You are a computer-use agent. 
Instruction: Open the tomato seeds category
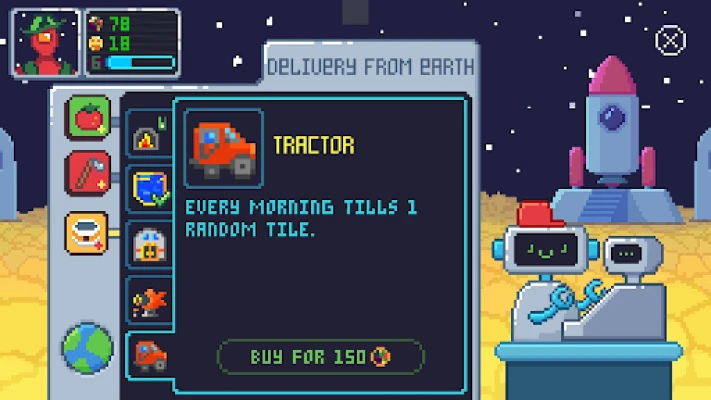pos(88,116)
